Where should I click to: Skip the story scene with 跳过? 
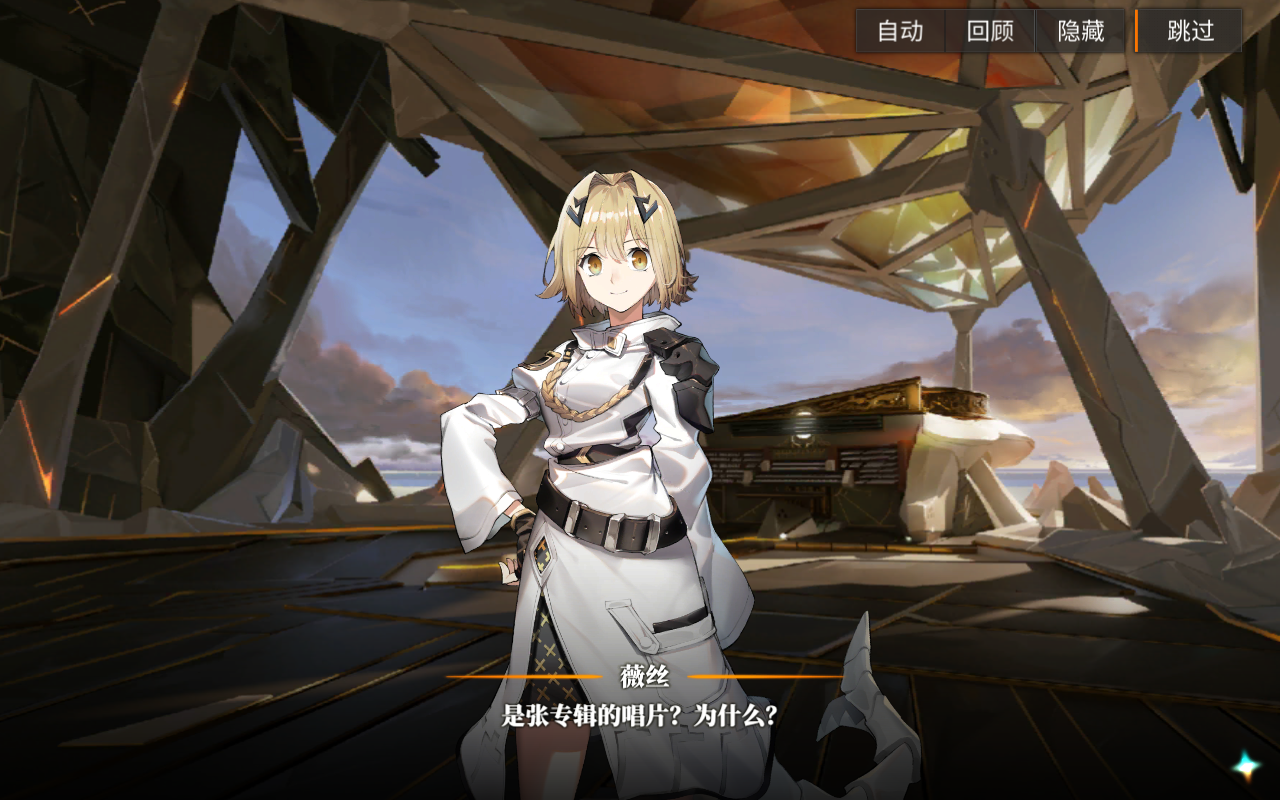click(x=1190, y=31)
